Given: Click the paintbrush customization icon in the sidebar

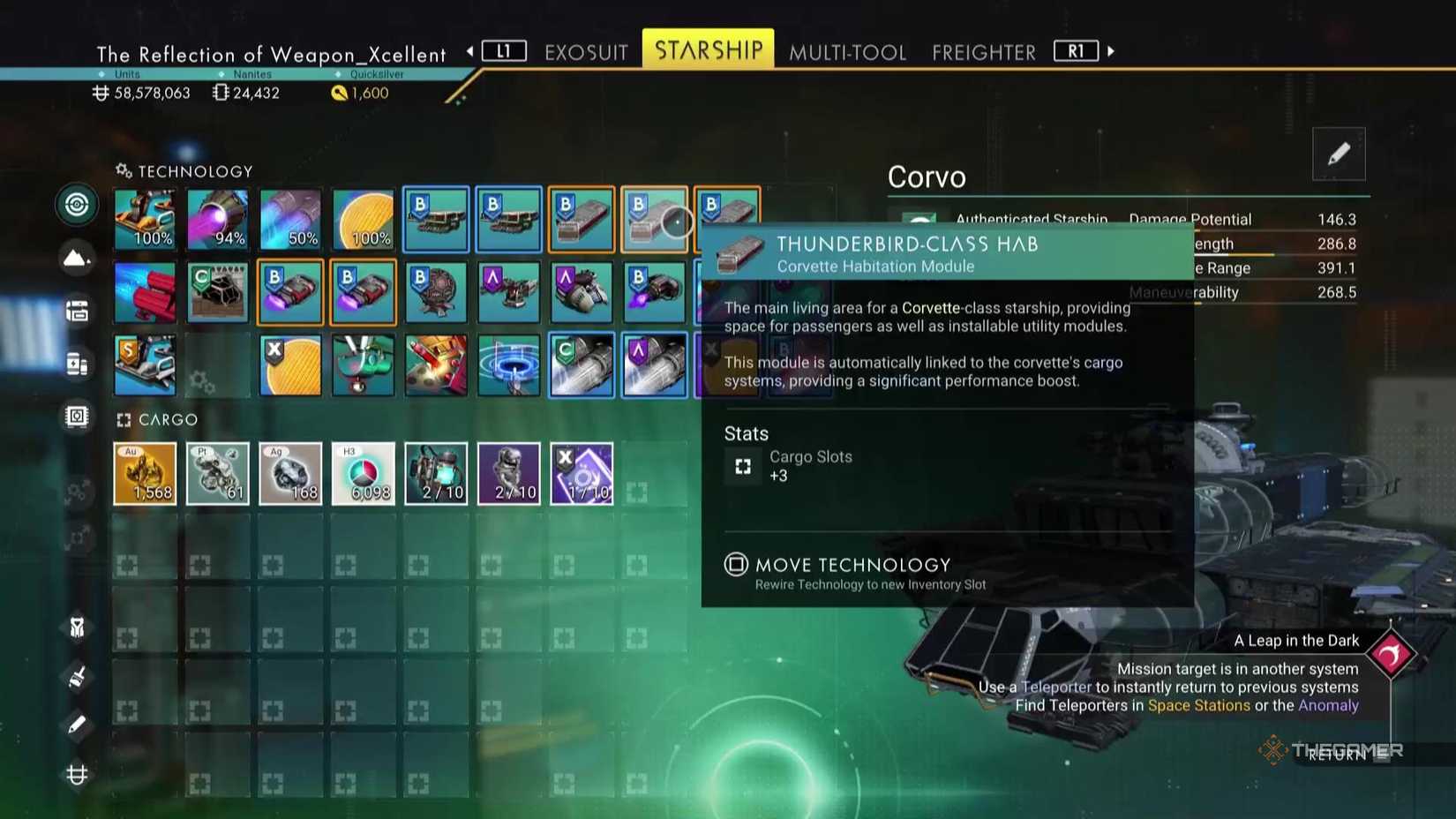Looking at the screenshot, I should point(77,676).
